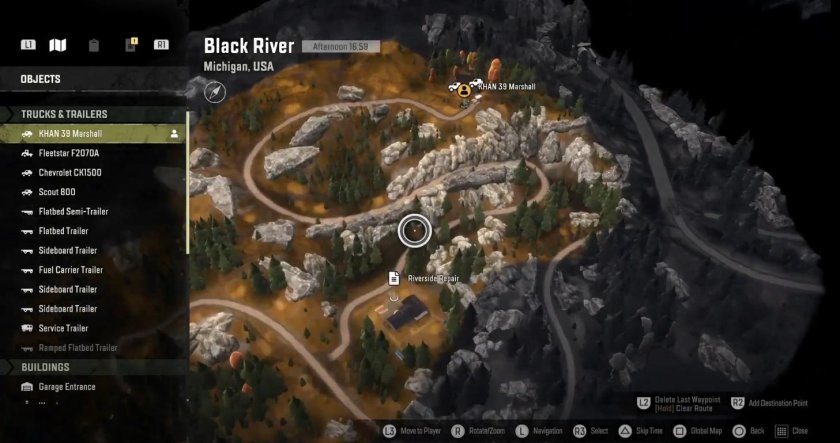Viewport: 840px width, 443px height.
Task: Select the Scout 800 truck
Action: (57, 192)
